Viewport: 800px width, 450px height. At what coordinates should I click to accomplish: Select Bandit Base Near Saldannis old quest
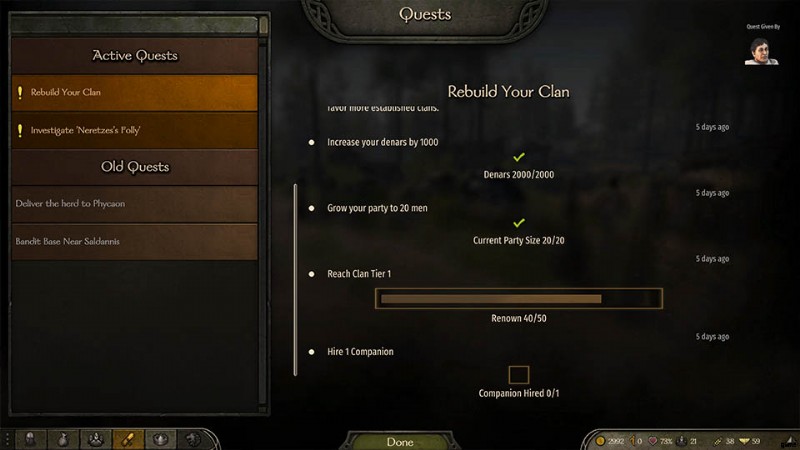134,242
